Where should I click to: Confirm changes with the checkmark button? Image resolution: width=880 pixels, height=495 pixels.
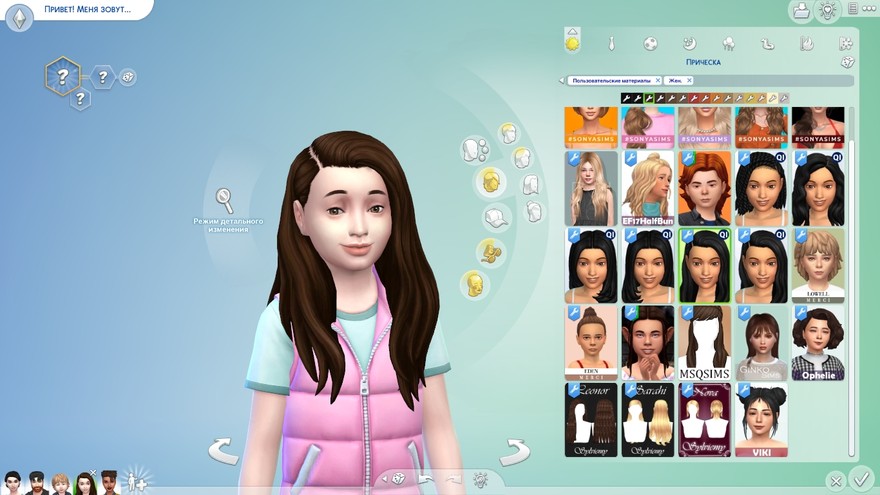[x=860, y=479]
